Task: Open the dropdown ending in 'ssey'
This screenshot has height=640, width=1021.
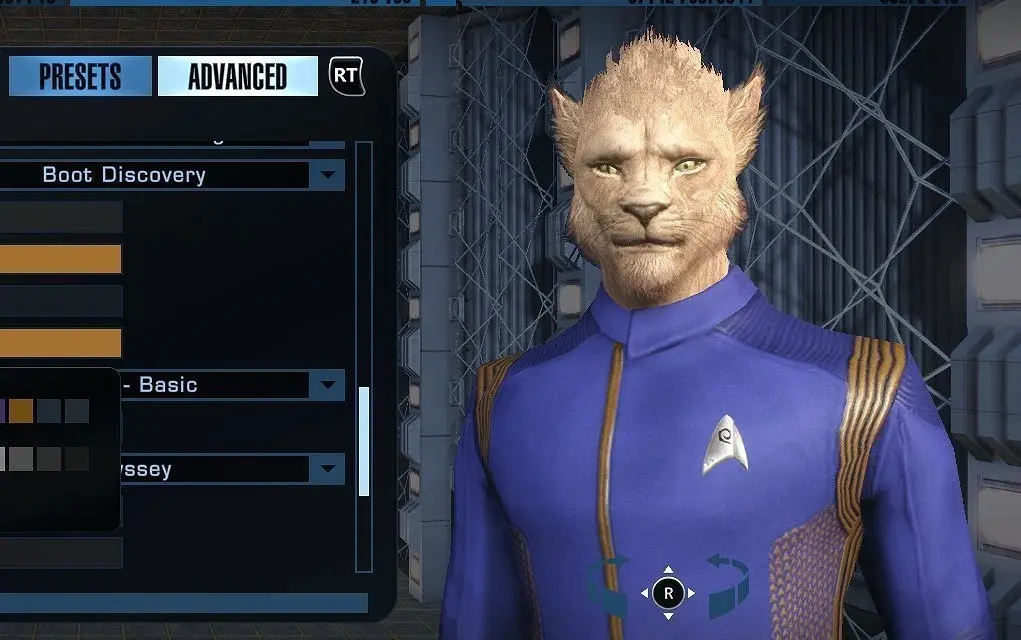Action: (x=326, y=469)
